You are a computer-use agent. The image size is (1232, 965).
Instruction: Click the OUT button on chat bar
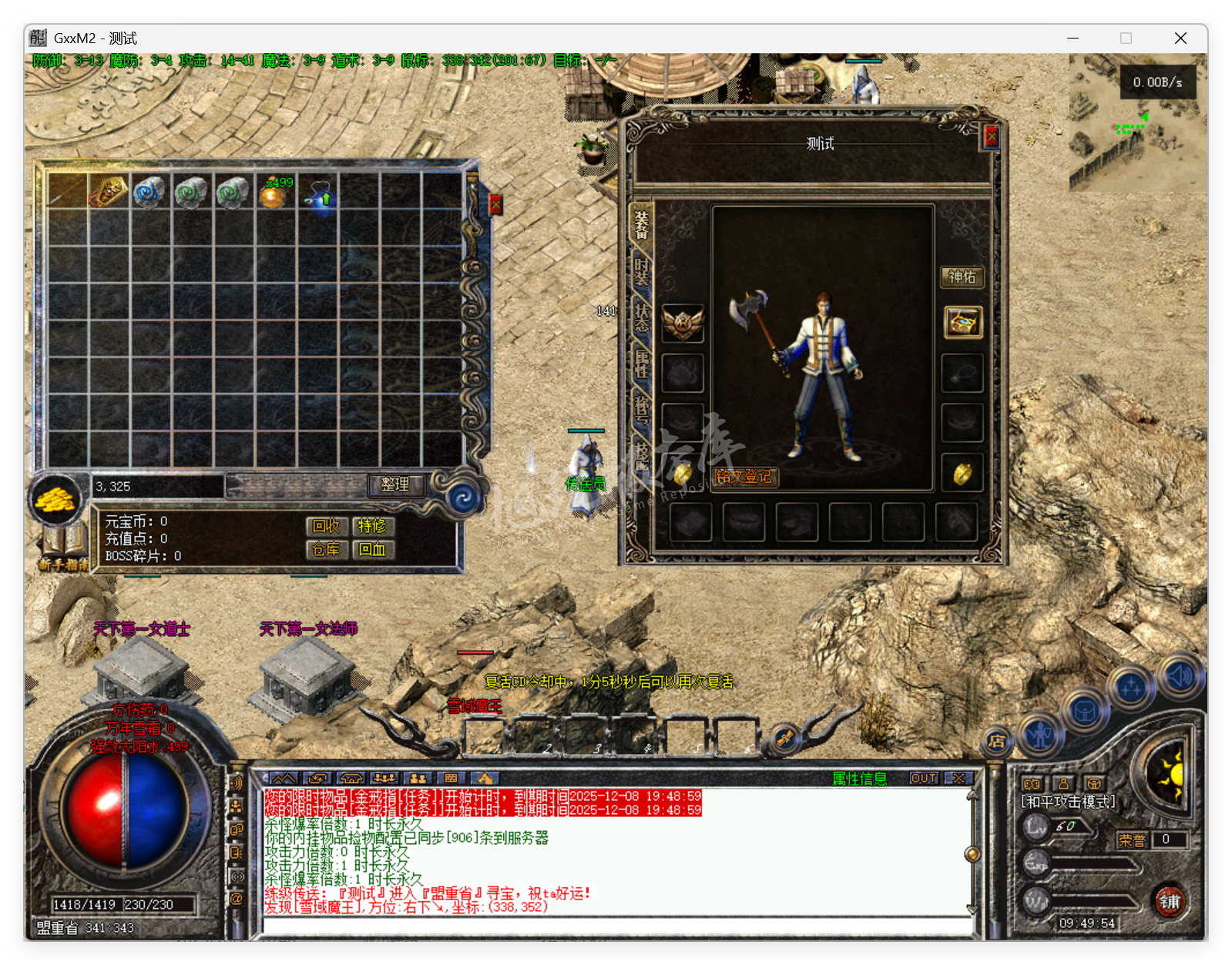pos(924,779)
